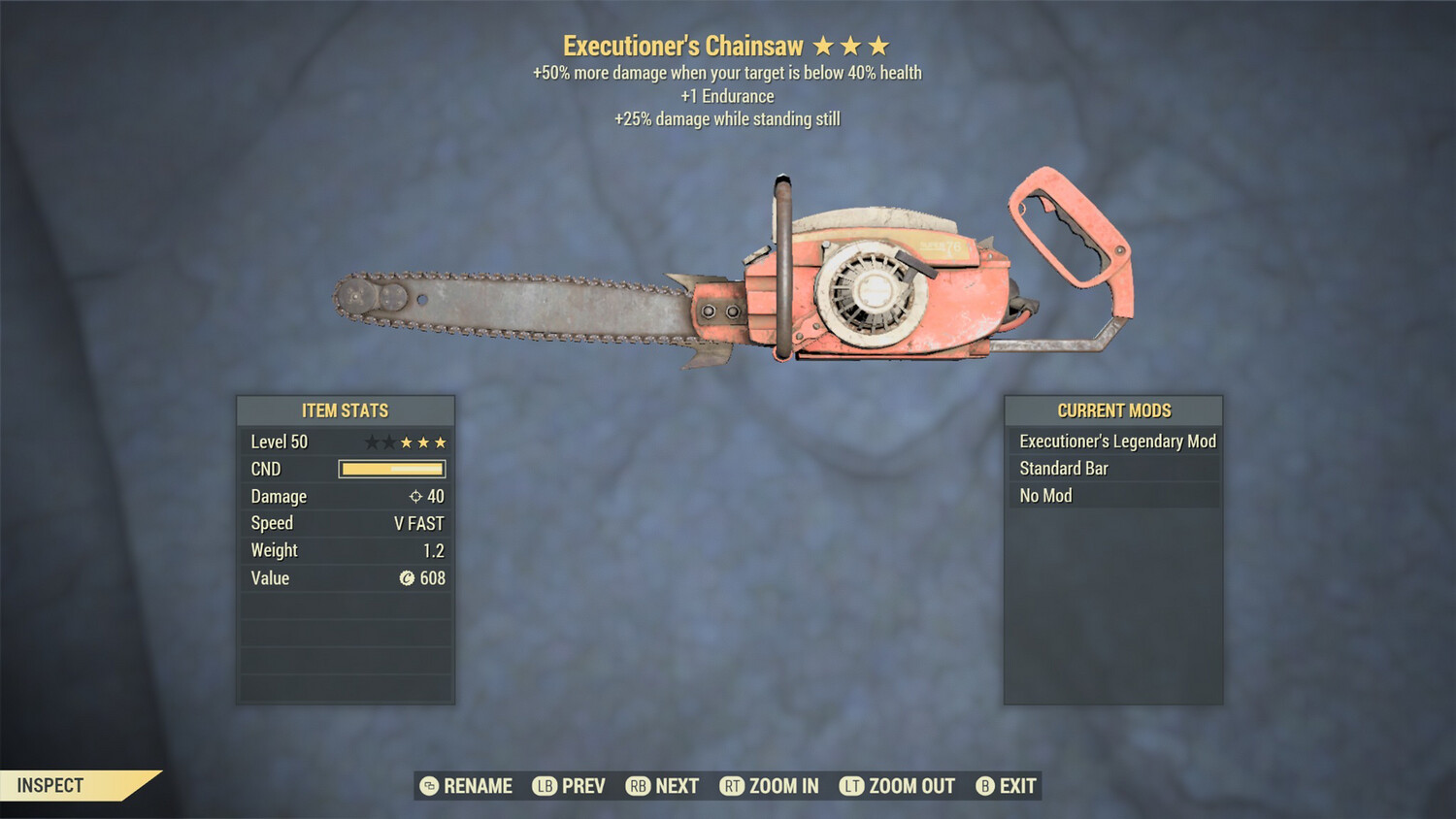The height and width of the screenshot is (819, 1456).
Task: Click the RENAME text button
Action: click(x=478, y=786)
